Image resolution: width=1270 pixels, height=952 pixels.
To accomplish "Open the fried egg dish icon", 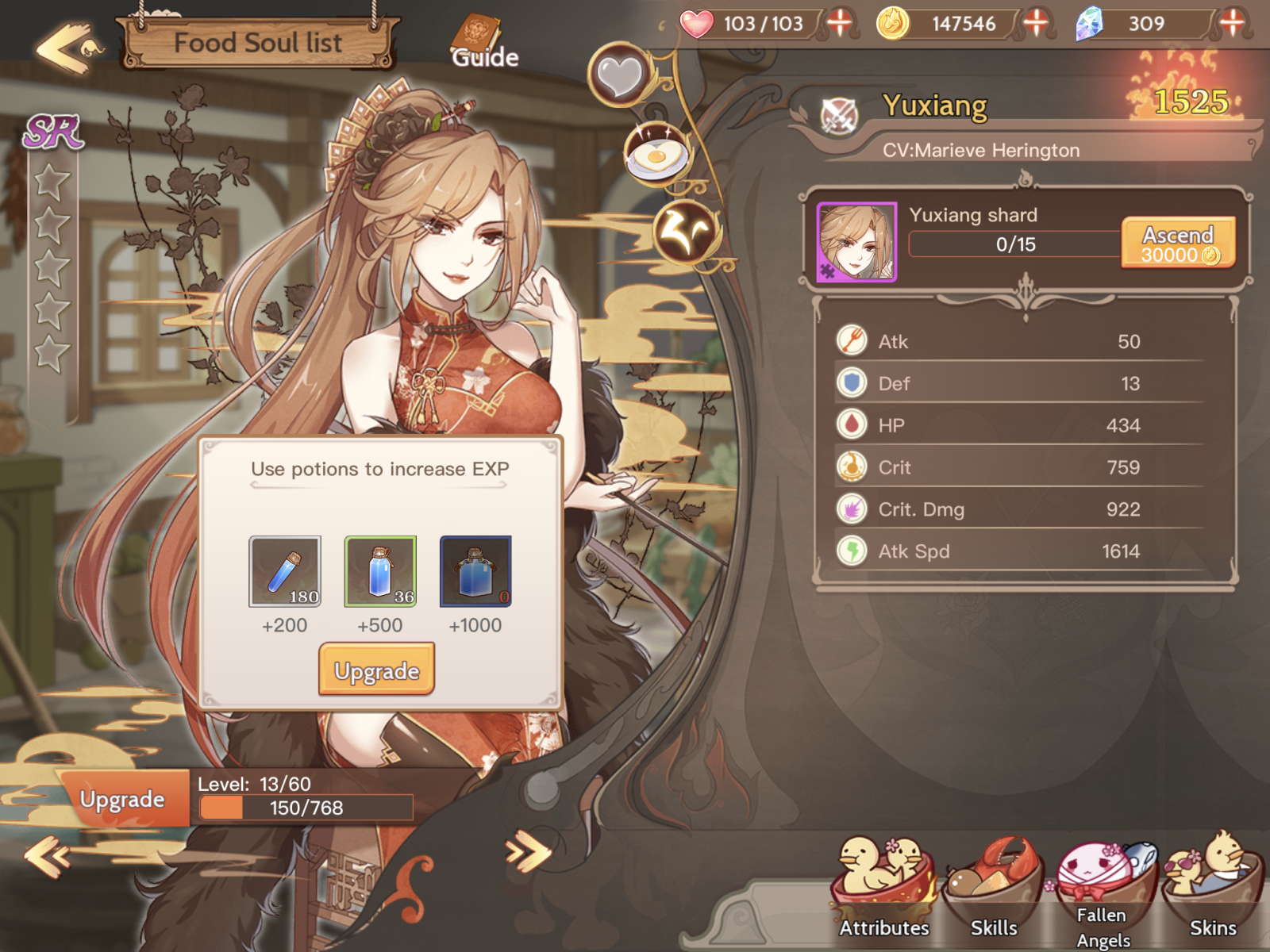I will [x=656, y=152].
